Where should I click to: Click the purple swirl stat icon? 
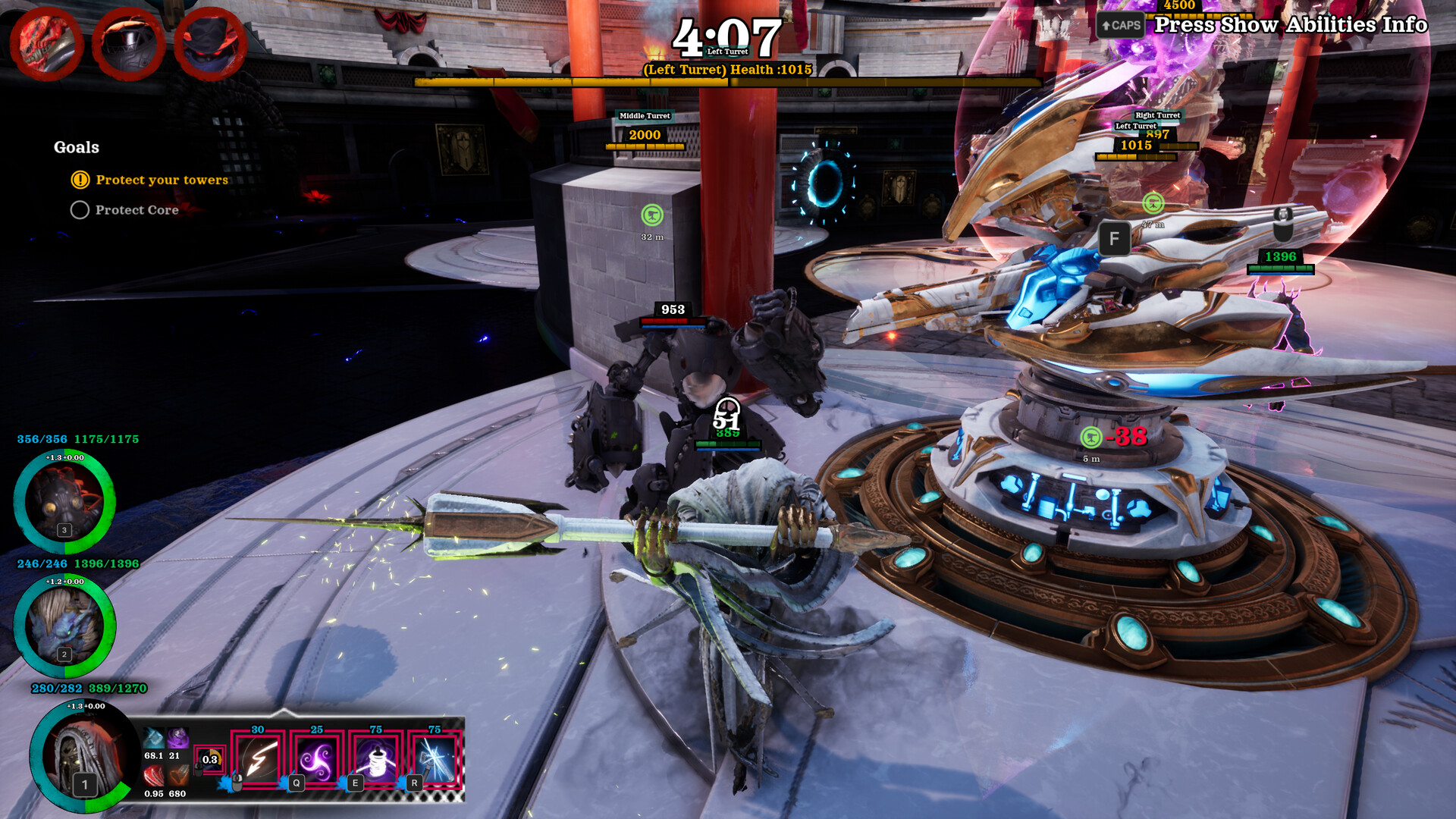tap(177, 738)
